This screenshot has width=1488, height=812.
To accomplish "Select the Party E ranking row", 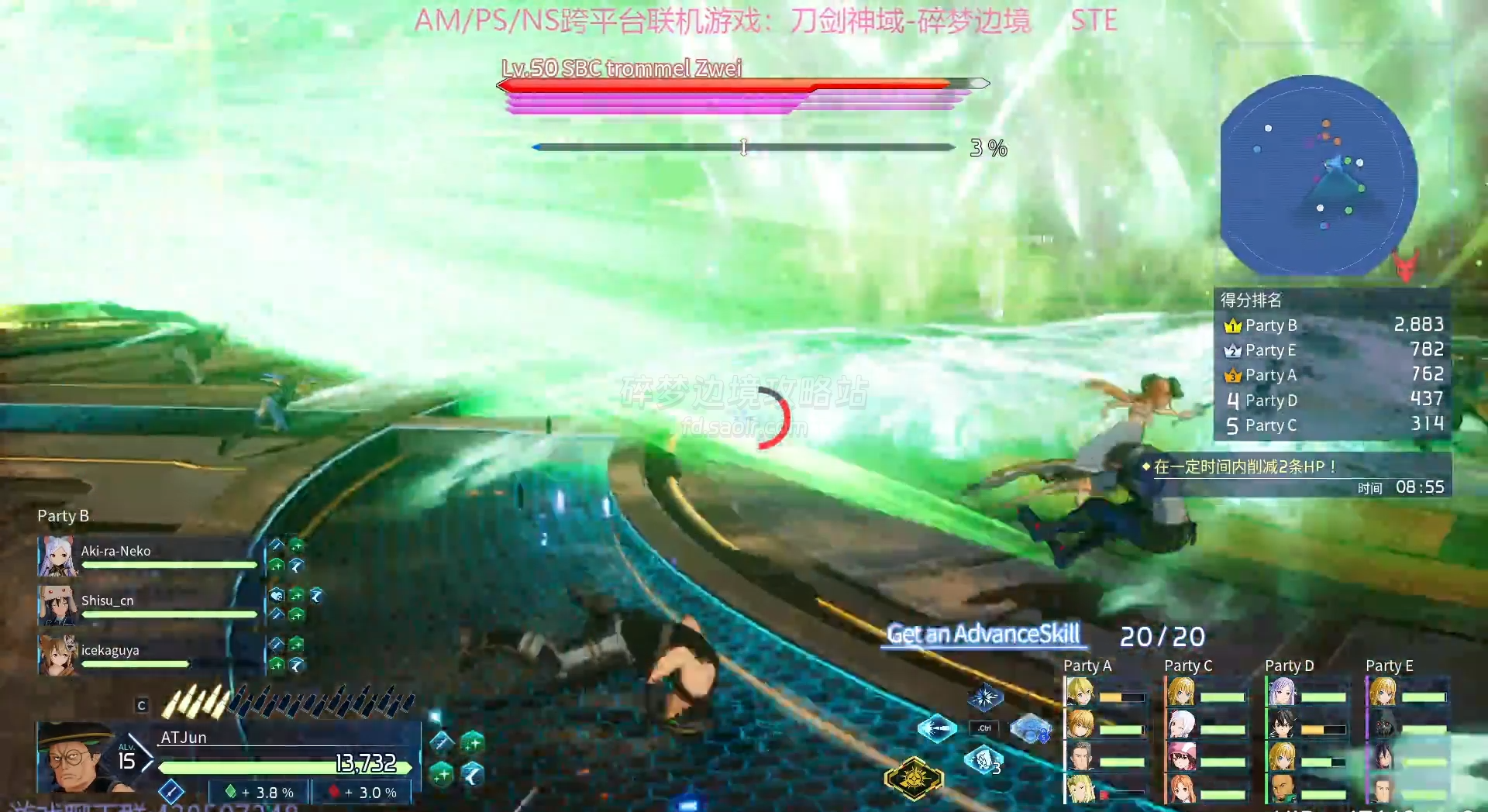I will coord(1331,349).
